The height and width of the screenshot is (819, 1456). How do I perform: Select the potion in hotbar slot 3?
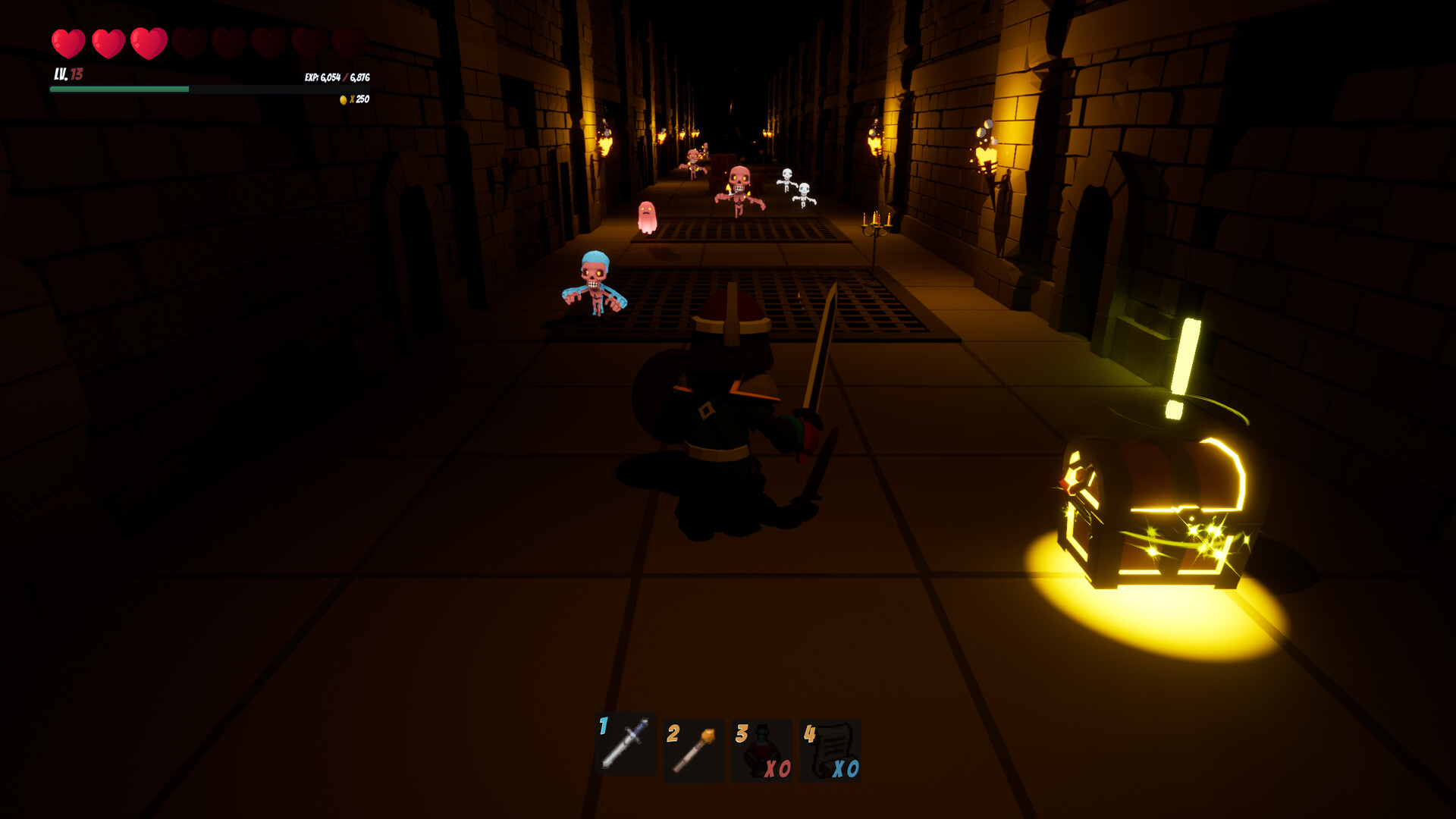click(x=761, y=747)
